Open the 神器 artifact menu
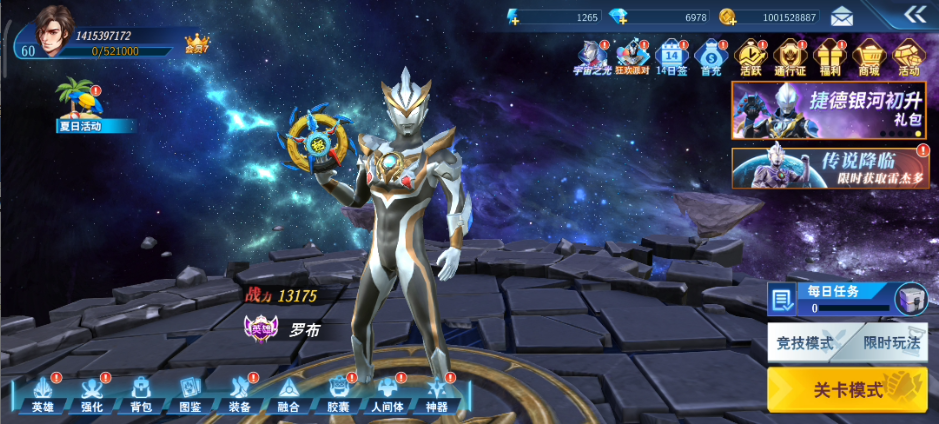939x424 pixels. pyautogui.click(x=437, y=393)
